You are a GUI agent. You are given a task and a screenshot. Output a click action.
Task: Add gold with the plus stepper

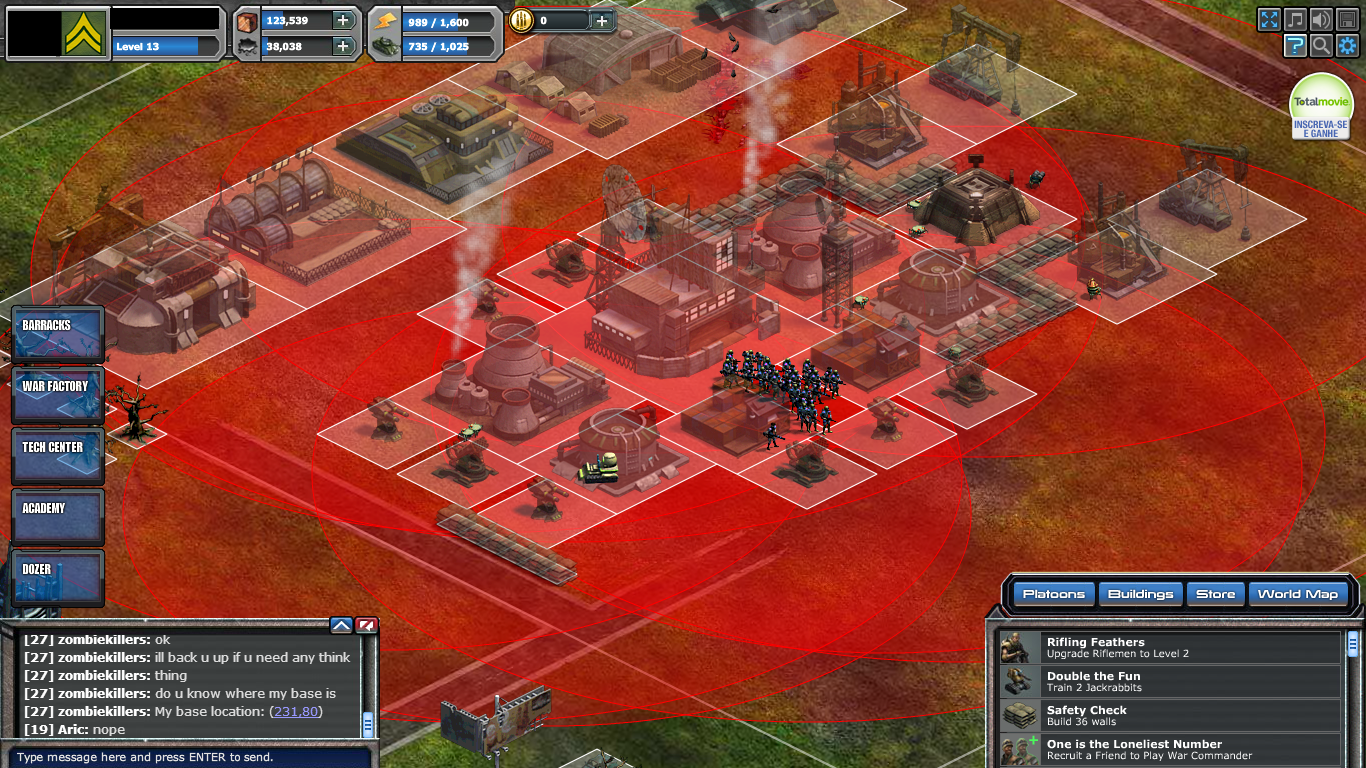601,20
